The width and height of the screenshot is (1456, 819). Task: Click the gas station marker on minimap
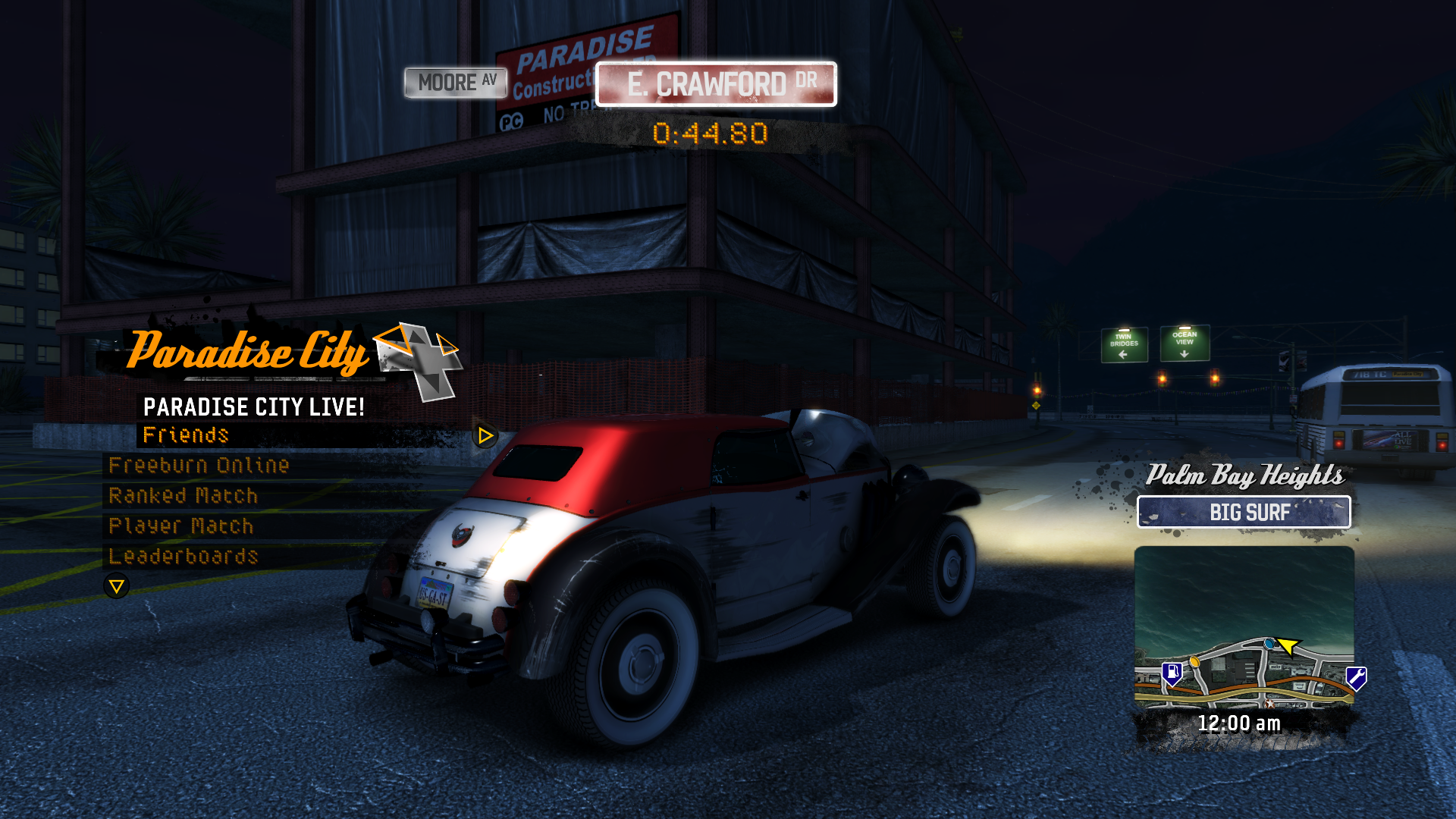pos(1172,673)
